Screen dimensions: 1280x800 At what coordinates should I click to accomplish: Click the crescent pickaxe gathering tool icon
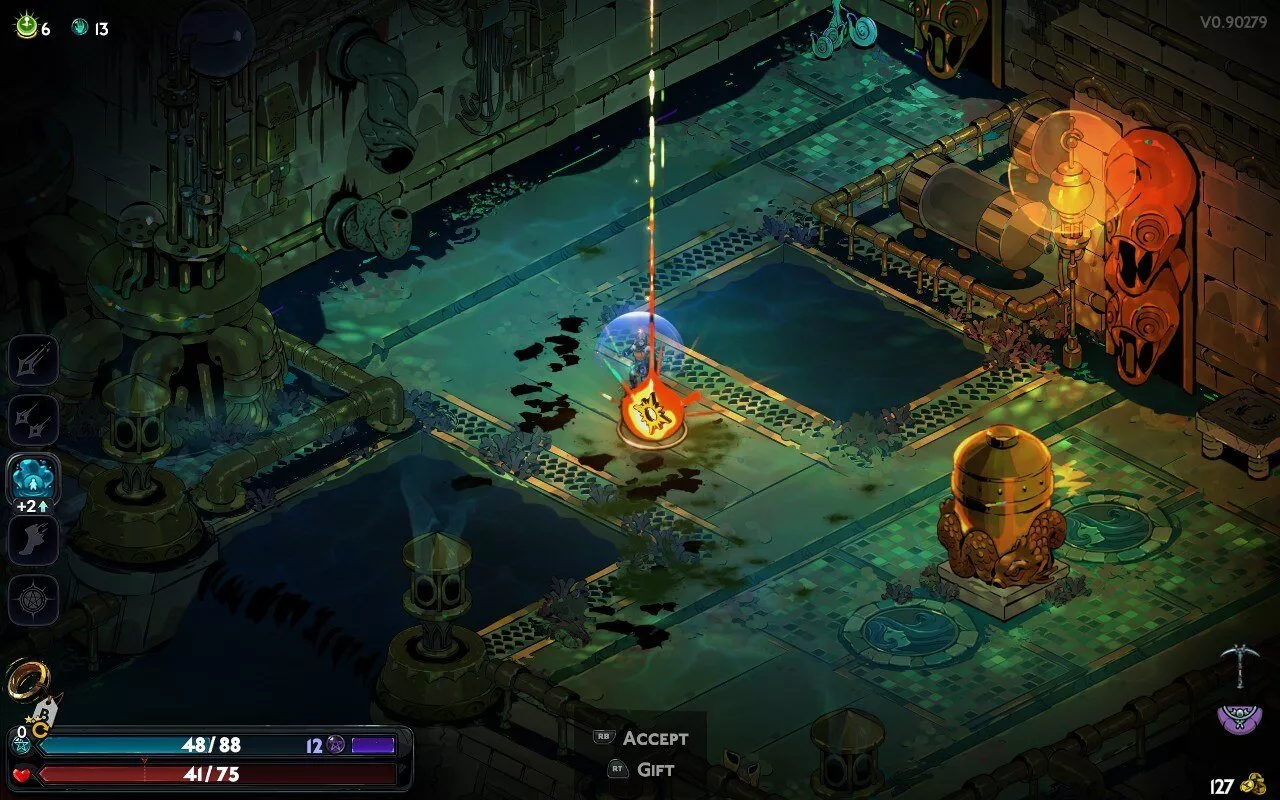(x=1239, y=664)
